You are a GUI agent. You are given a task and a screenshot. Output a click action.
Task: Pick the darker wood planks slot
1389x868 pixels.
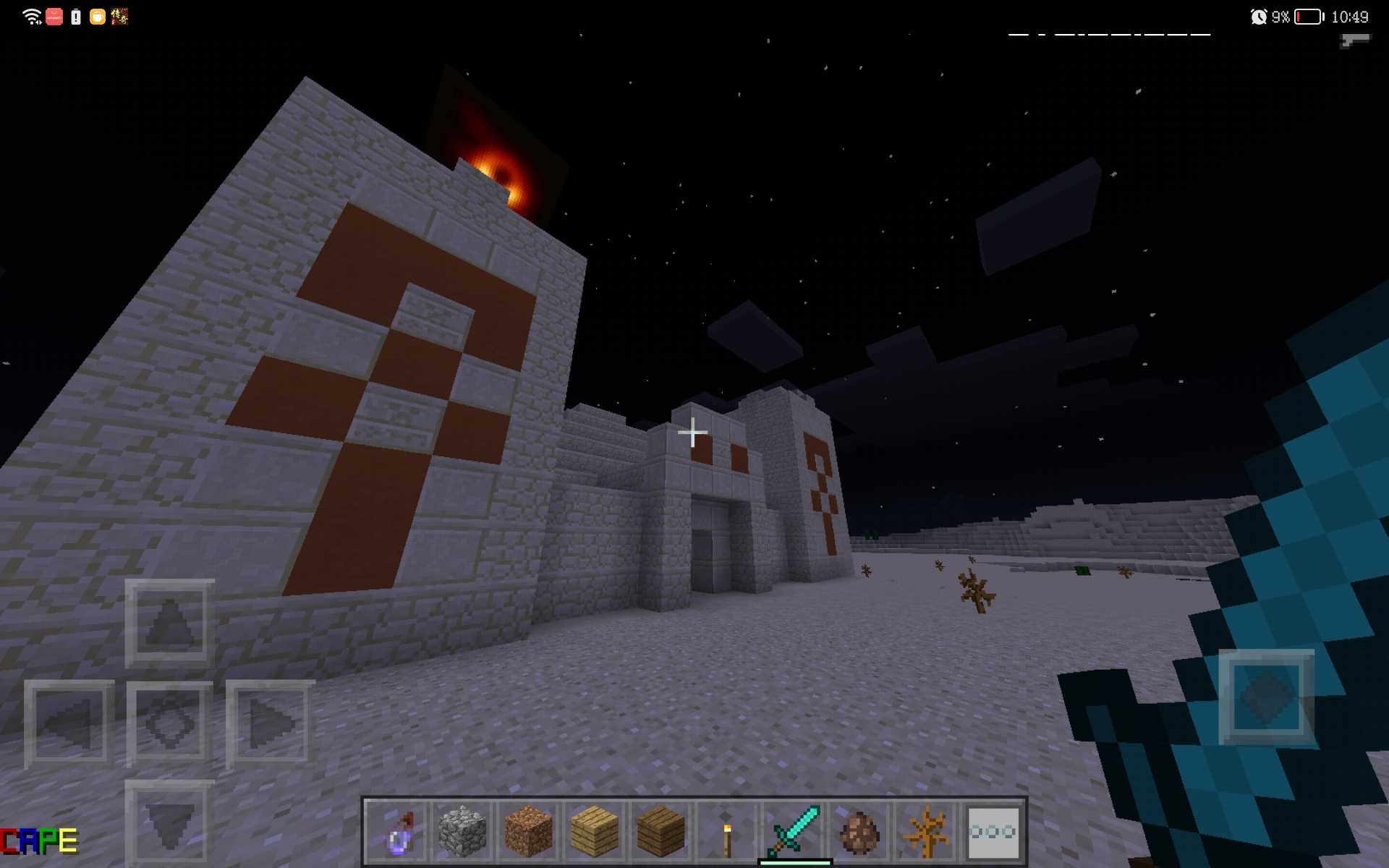coord(660,832)
